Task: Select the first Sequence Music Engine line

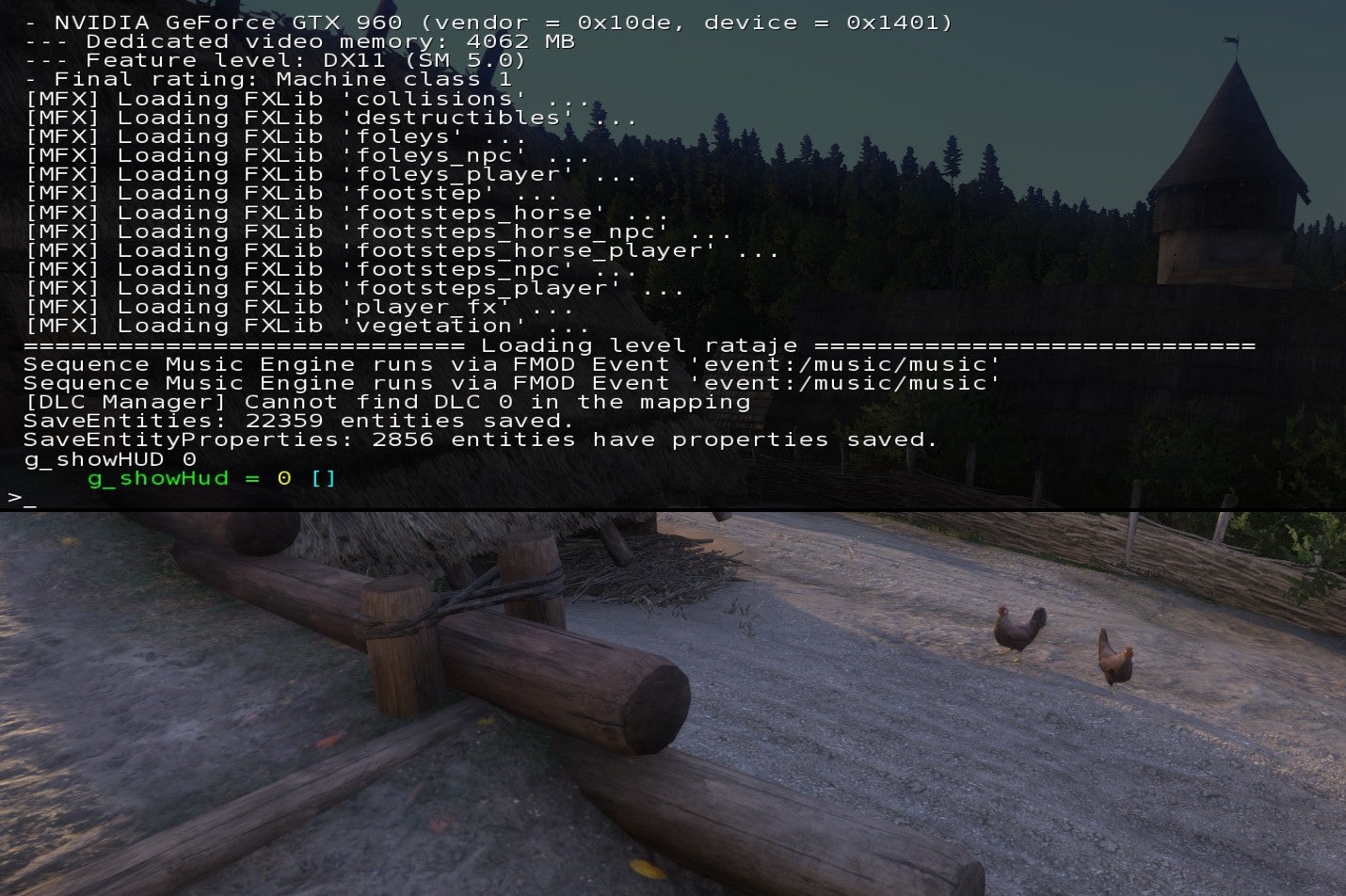Action: pyautogui.click(x=508, y=363)
